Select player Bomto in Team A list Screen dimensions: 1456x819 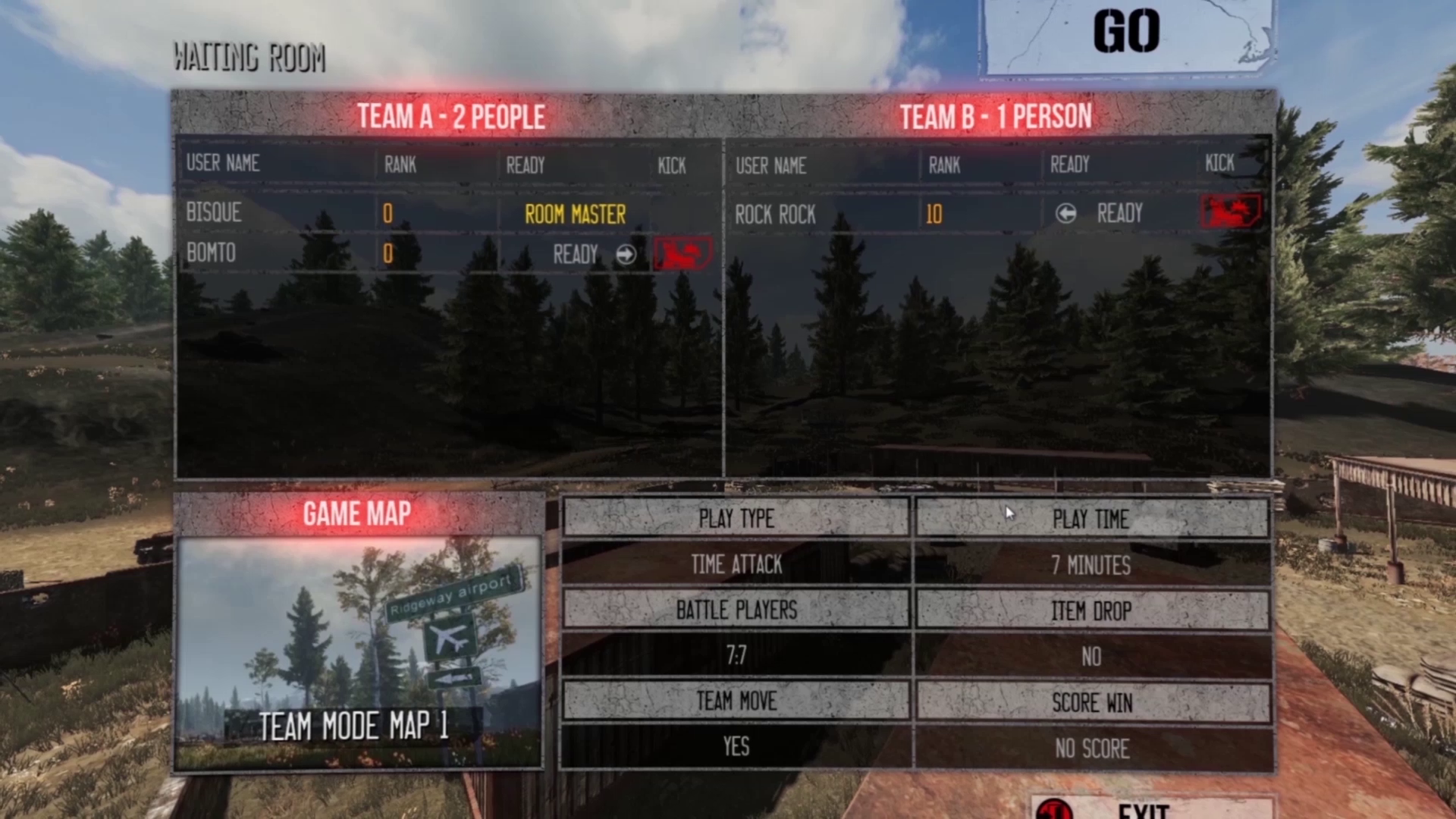pyautogui.click(x=211, y=253)
